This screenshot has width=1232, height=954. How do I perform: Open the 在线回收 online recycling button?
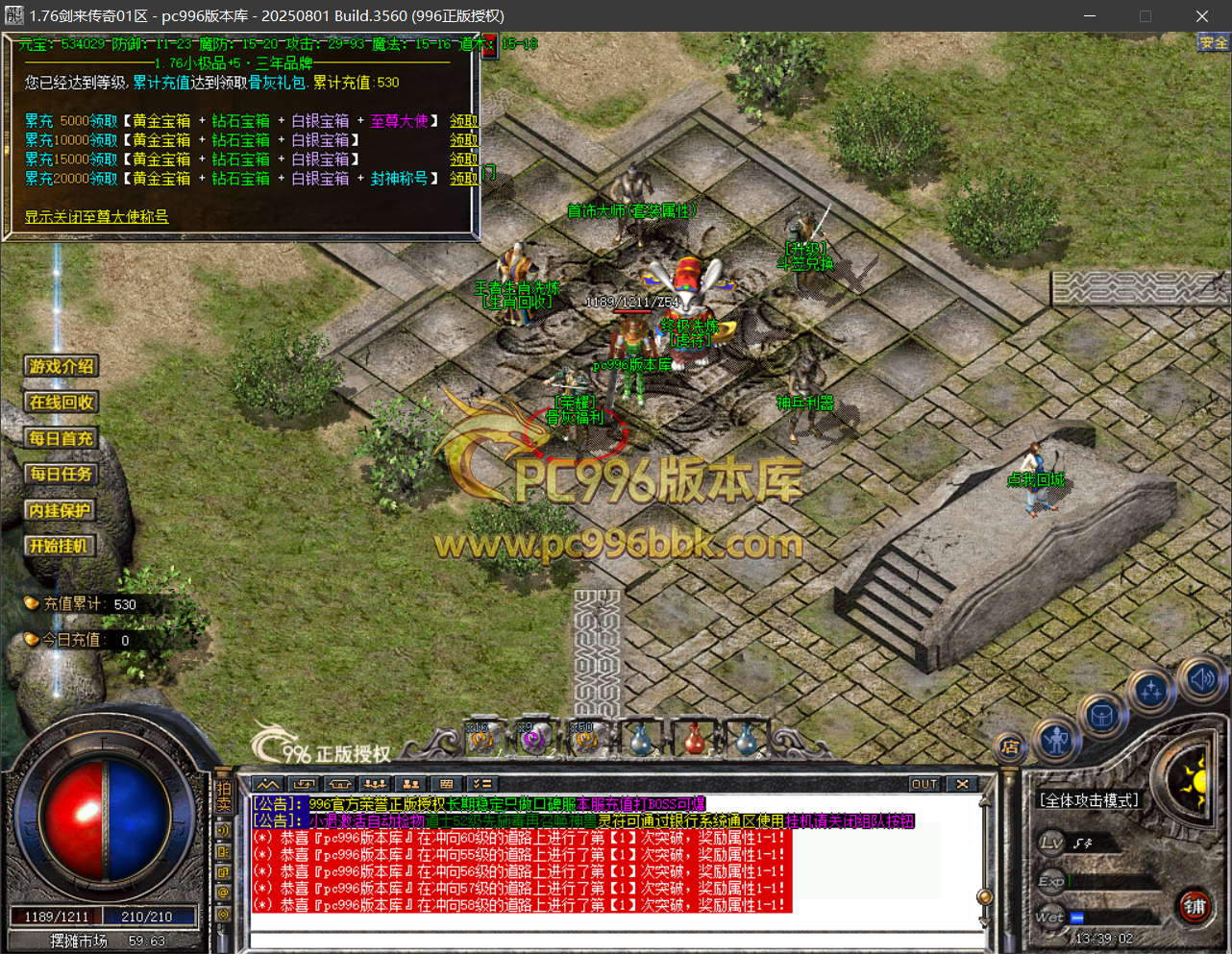click(x=62, y=403)
